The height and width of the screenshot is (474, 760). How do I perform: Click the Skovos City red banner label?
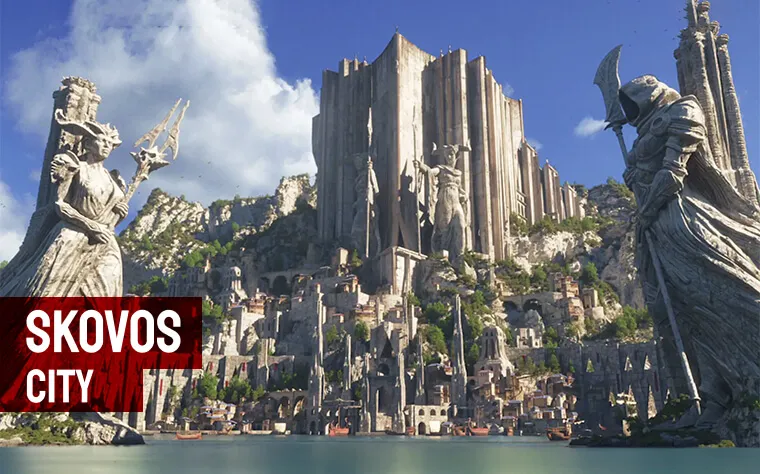point(100,354)
